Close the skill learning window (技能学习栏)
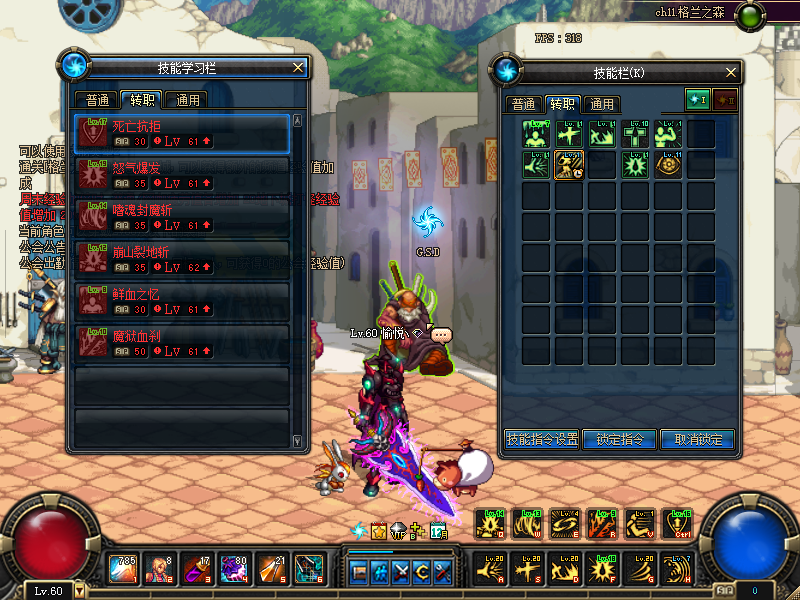The height and width of the screenshot is (600, 800). [298, 68]
